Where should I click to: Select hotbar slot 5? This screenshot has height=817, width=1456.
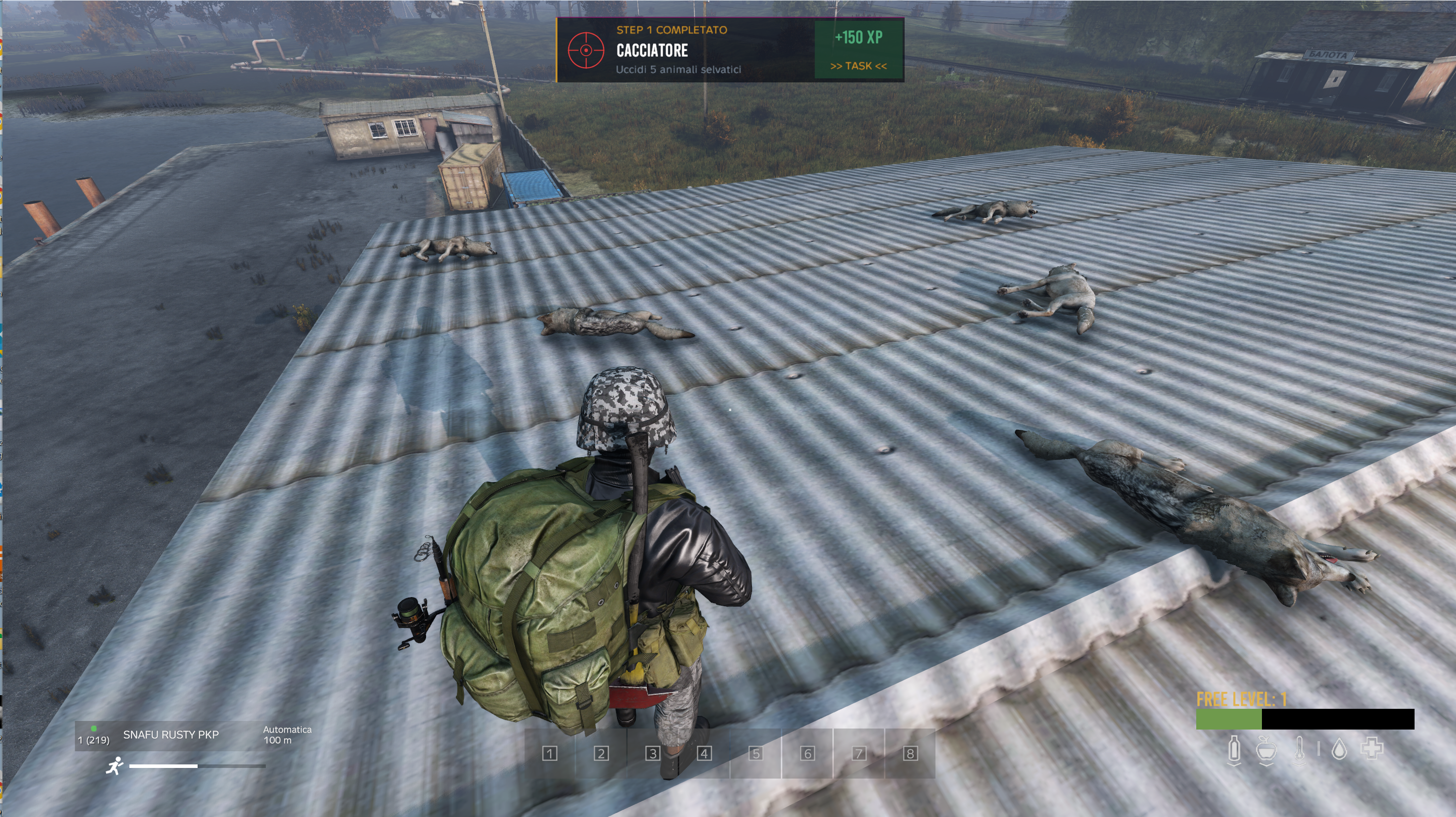[756, 753]
